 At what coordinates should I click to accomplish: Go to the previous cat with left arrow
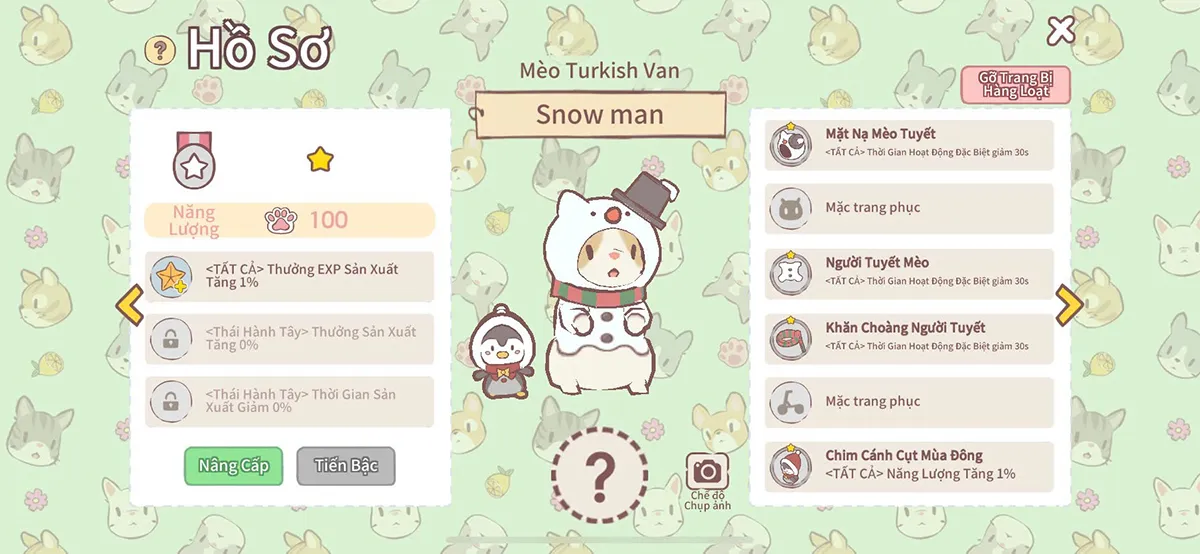coord(129,306)
